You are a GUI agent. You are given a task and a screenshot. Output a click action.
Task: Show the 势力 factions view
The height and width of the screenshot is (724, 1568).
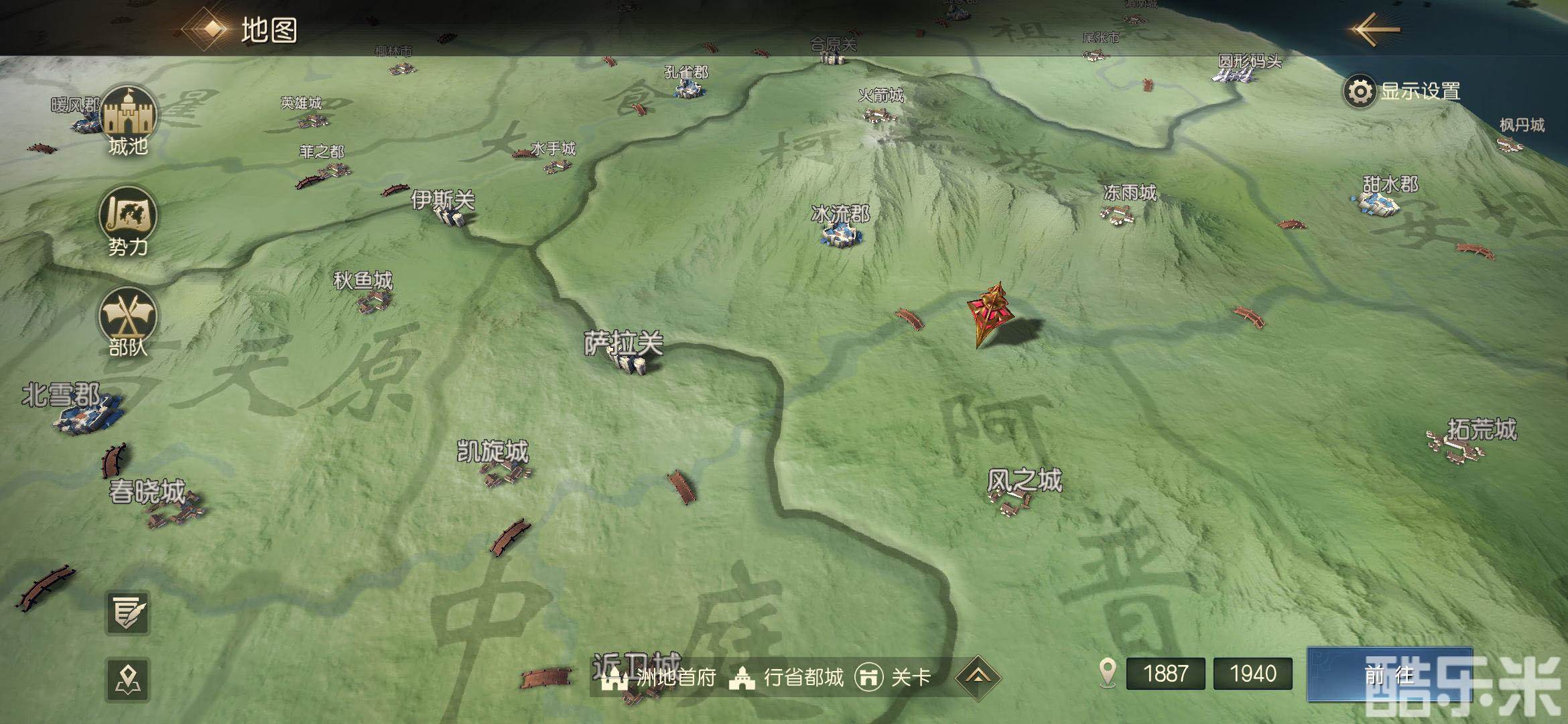coord(127,221)
